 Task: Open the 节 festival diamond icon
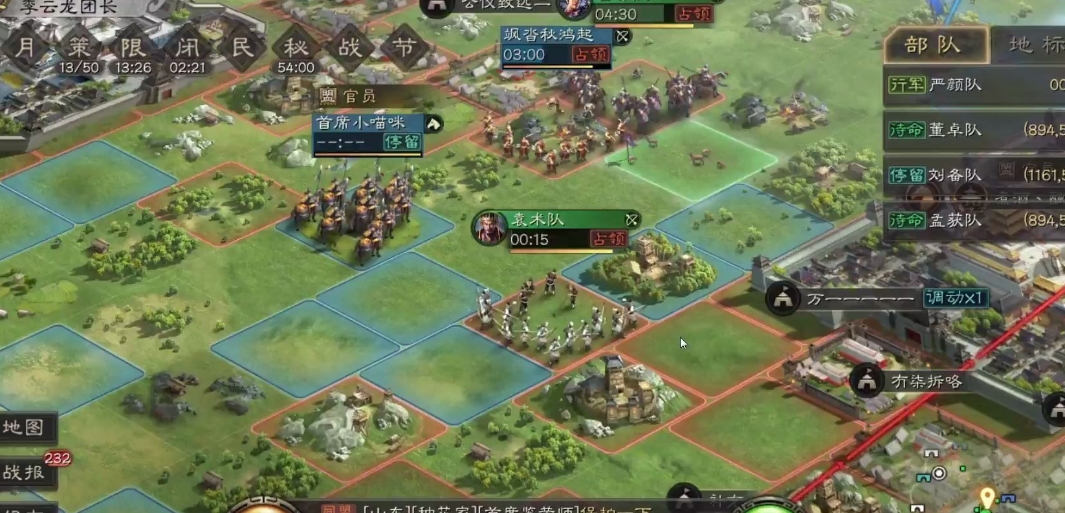[x=404, y=48]
